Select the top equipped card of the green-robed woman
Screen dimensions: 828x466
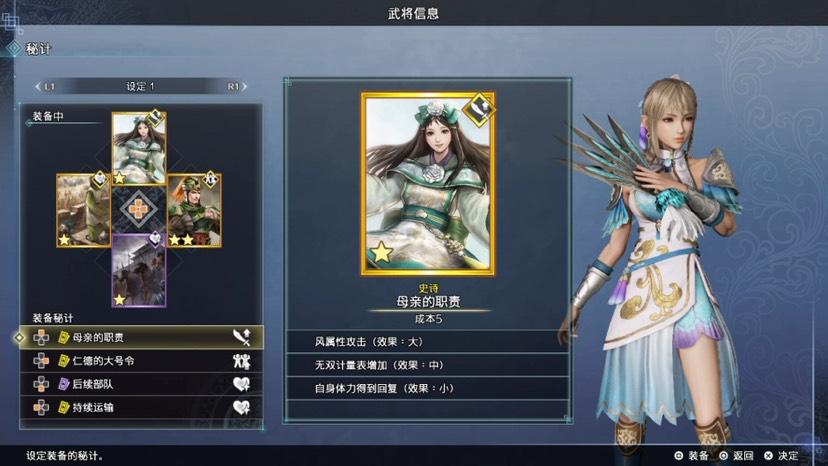pos(139,149)
